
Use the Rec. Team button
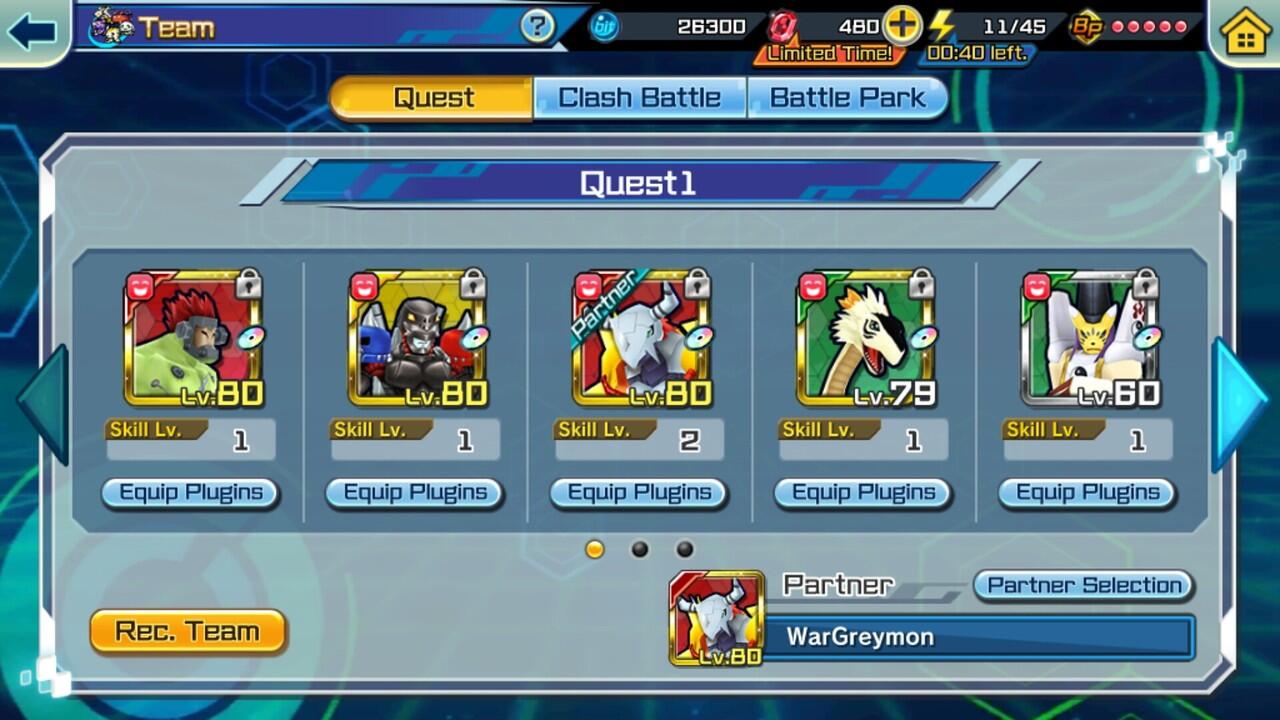coord(188,632)
